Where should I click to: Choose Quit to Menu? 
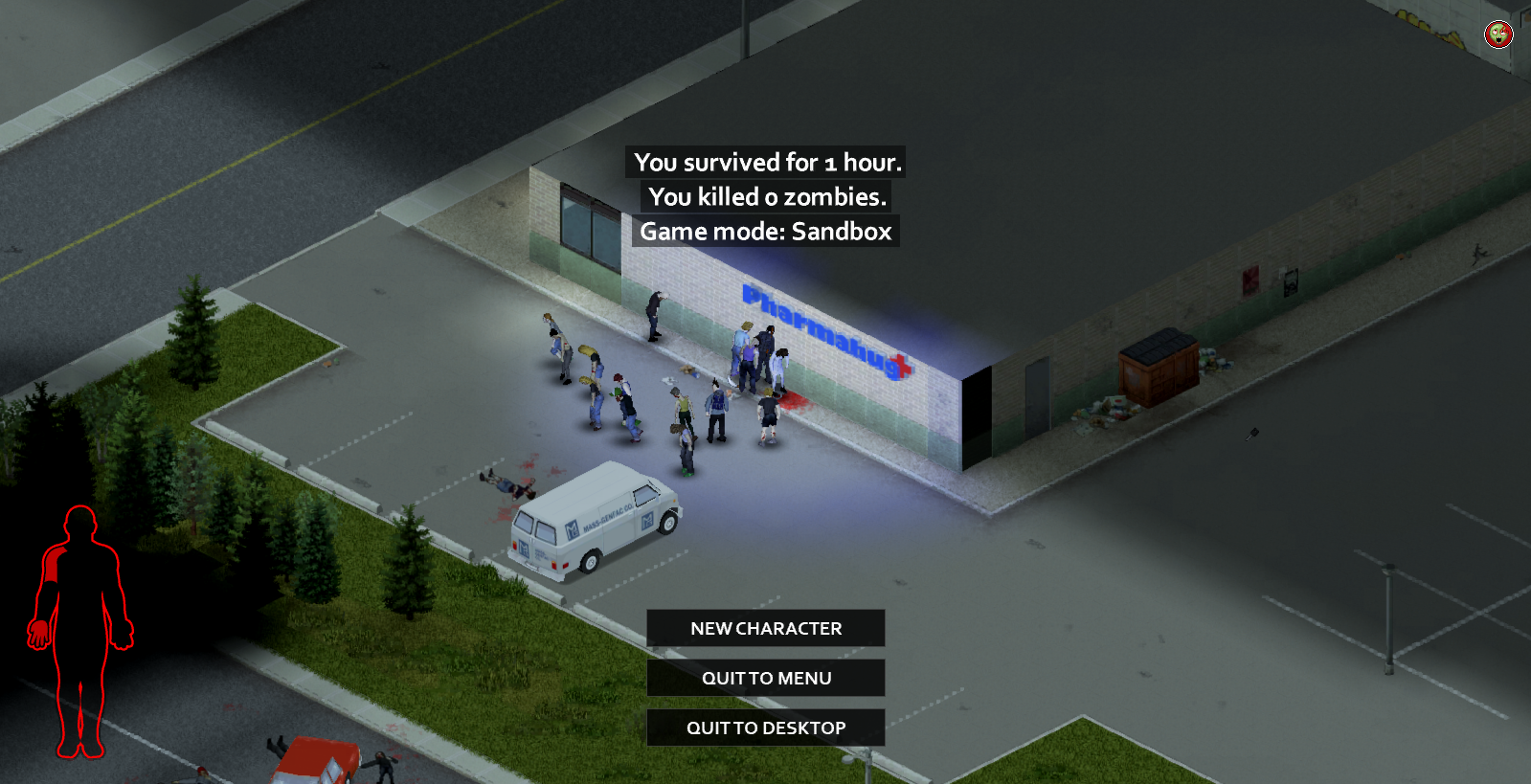pos(766,678)
